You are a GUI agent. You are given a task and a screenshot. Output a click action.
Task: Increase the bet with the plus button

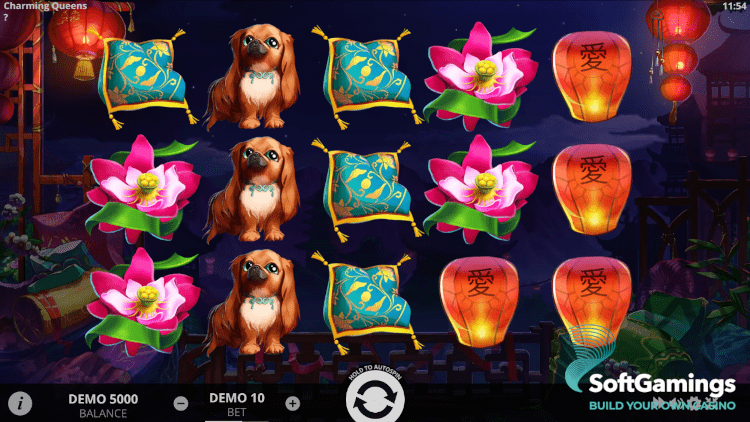292,404
